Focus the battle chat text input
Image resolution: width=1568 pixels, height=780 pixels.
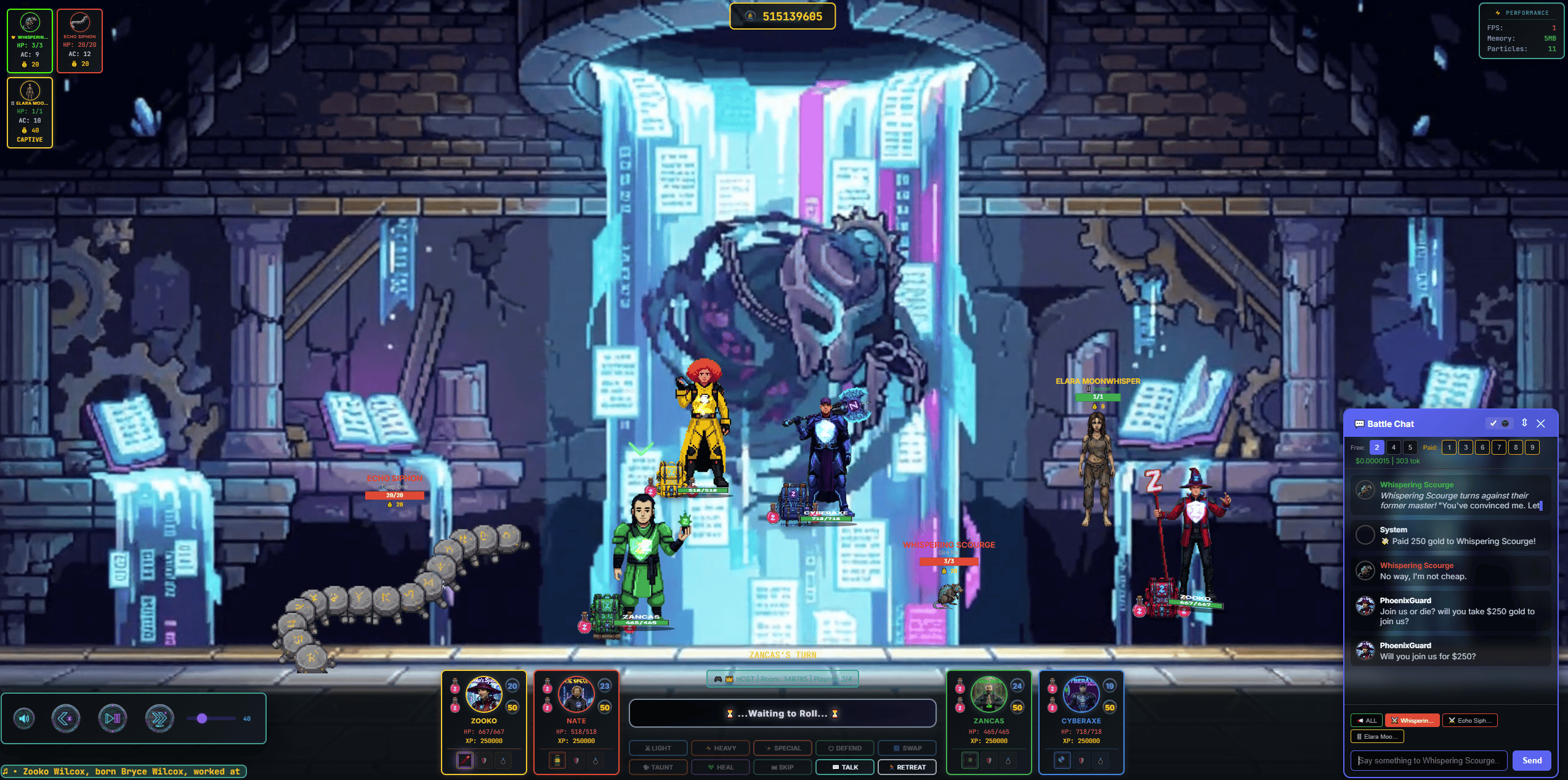click(1429, 760)
